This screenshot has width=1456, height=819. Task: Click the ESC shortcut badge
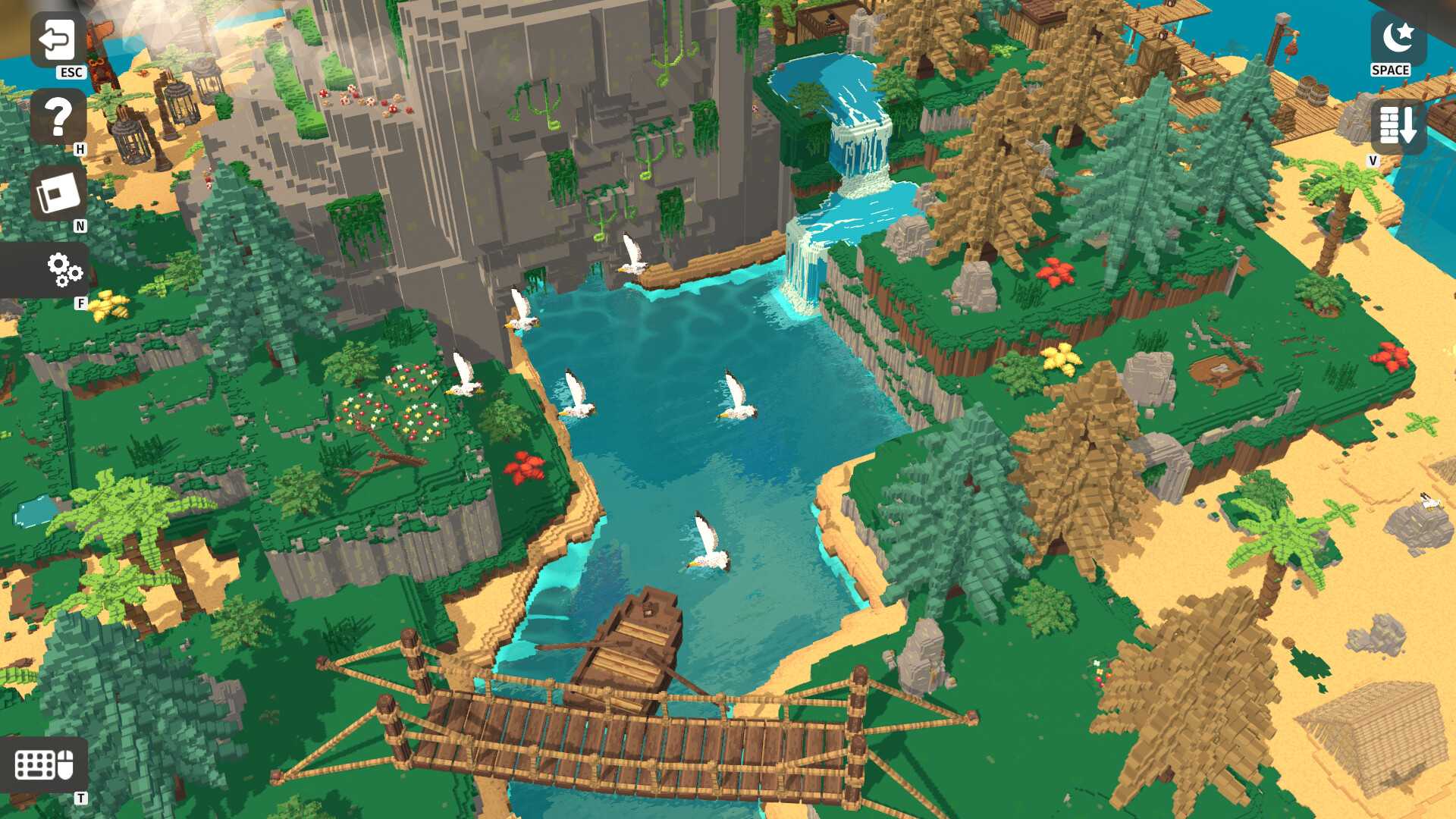[x=71, y=74]
